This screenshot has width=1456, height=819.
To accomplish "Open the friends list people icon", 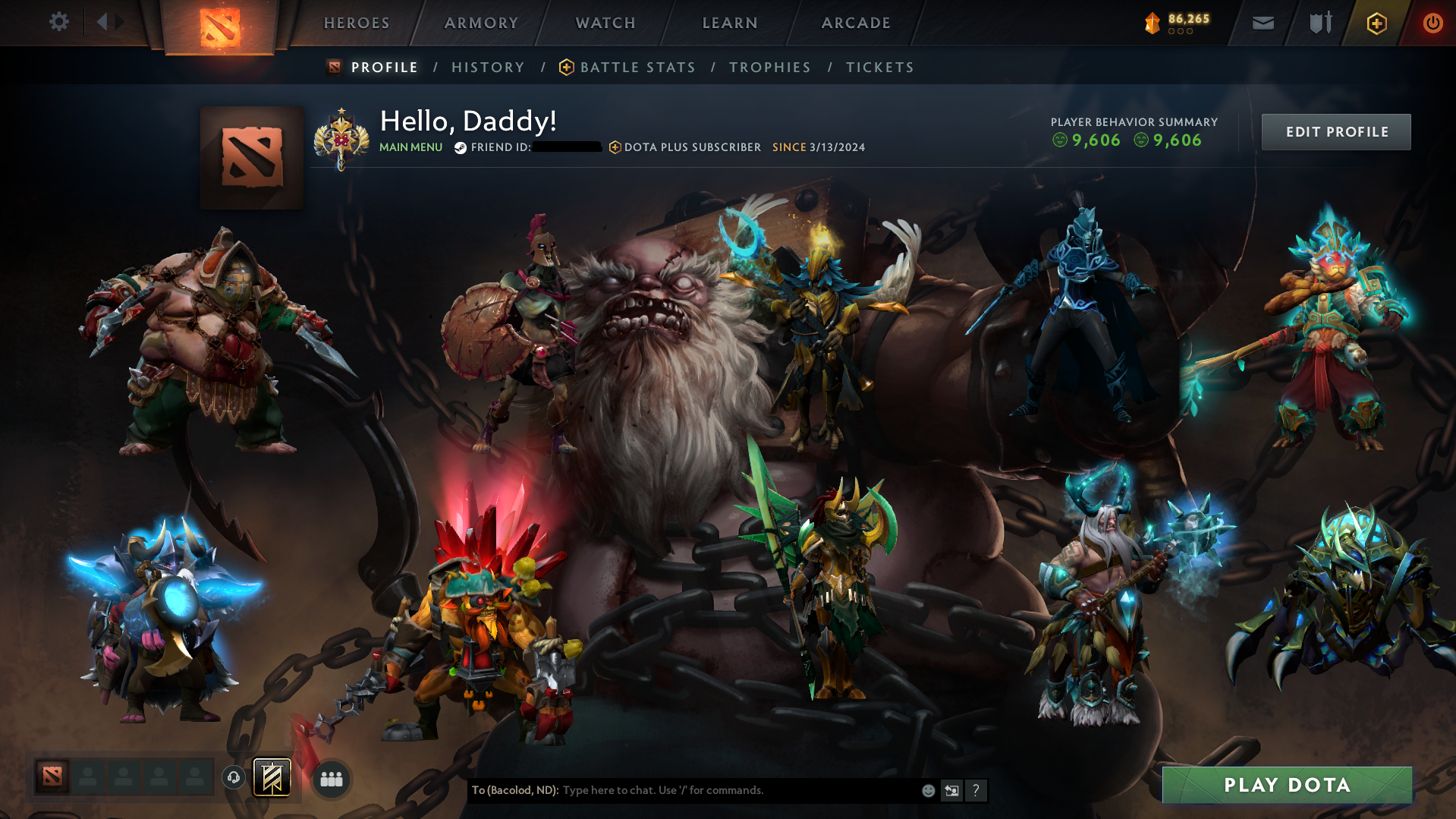I will pyautogui.click(x=330, y=778).
